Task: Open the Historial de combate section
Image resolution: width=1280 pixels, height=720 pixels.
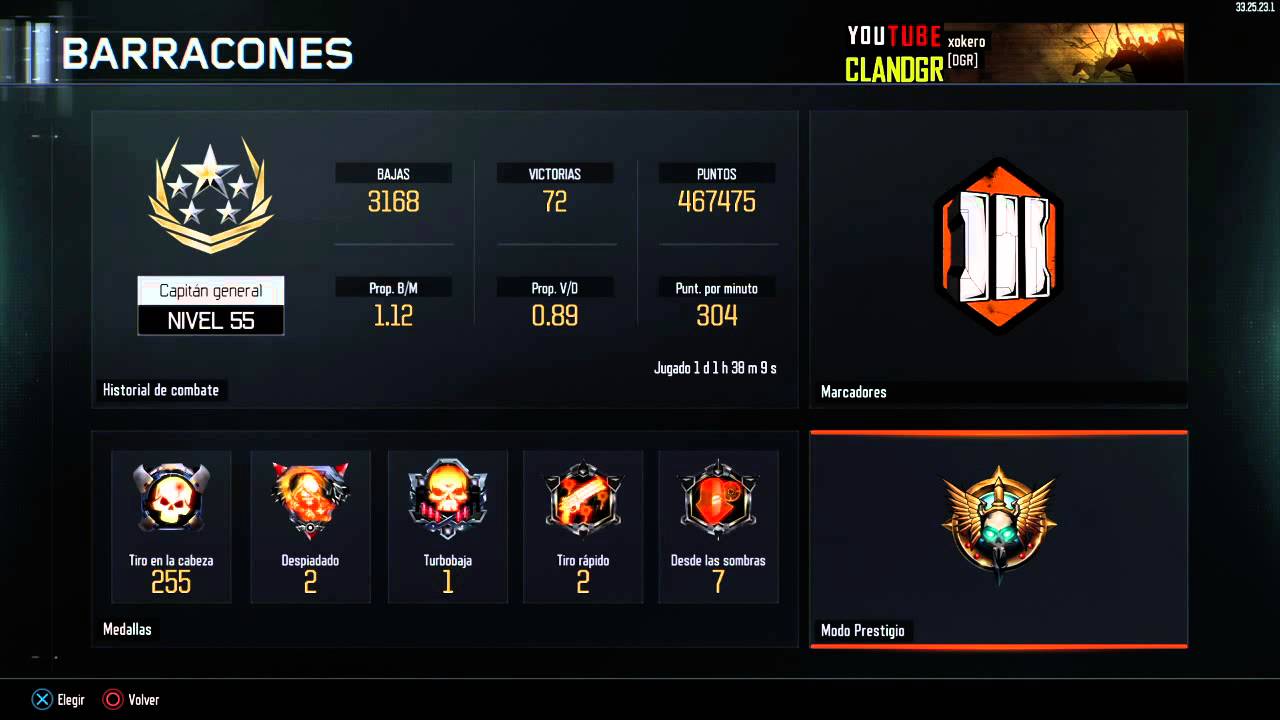Action: 161,390
